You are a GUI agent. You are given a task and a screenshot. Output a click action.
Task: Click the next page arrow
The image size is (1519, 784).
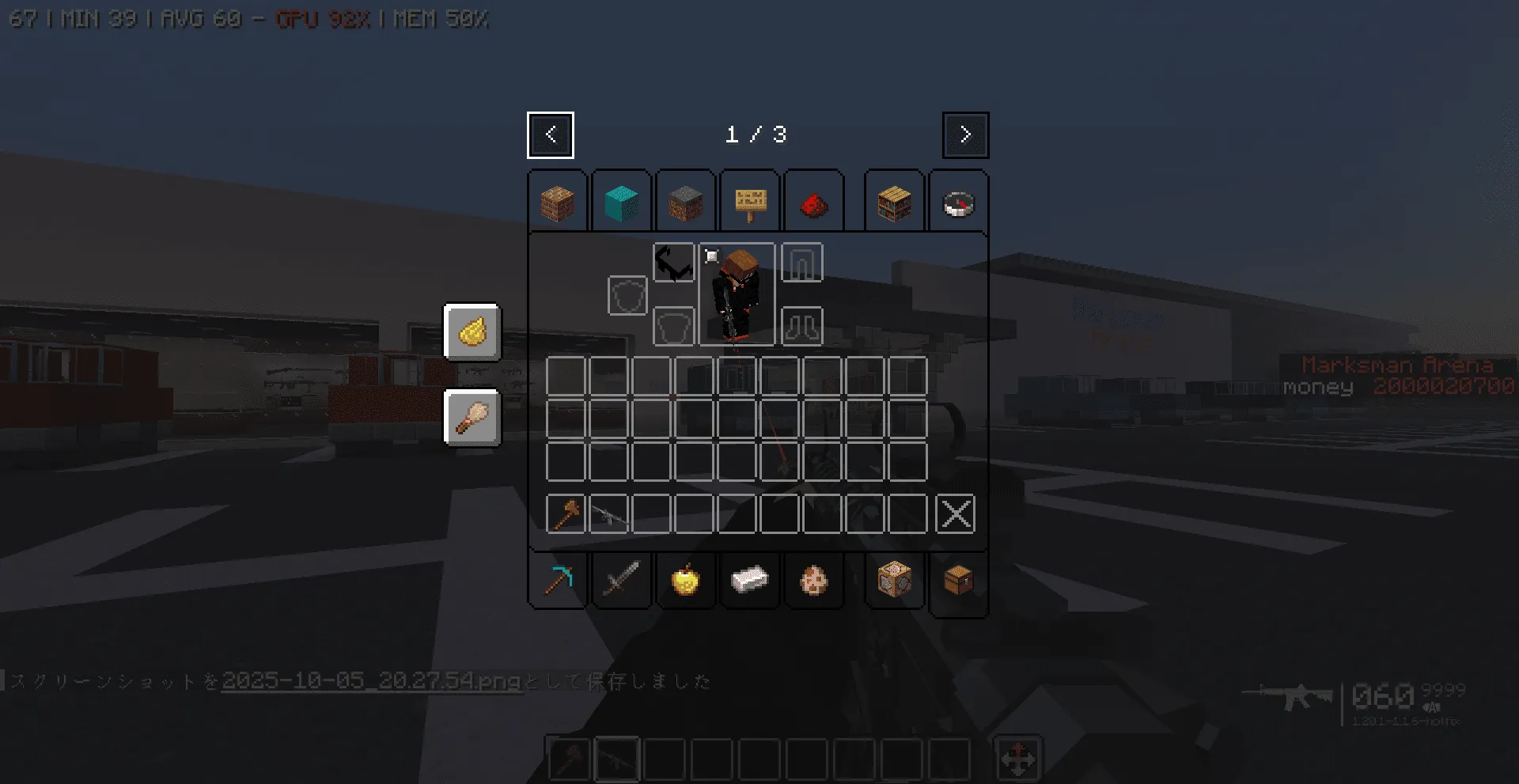965,134
